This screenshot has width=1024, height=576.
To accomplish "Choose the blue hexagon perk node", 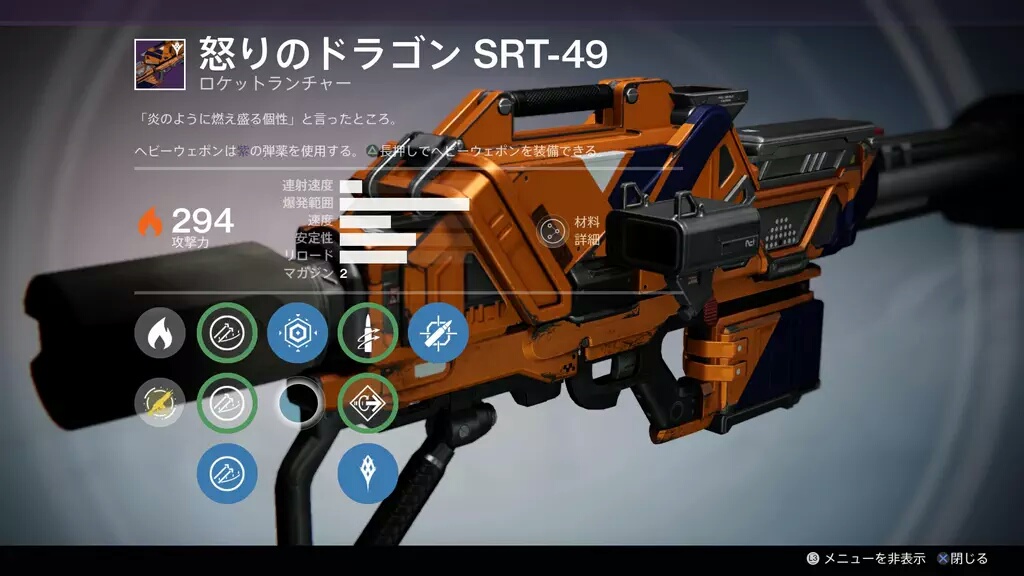I will point(297,333).
